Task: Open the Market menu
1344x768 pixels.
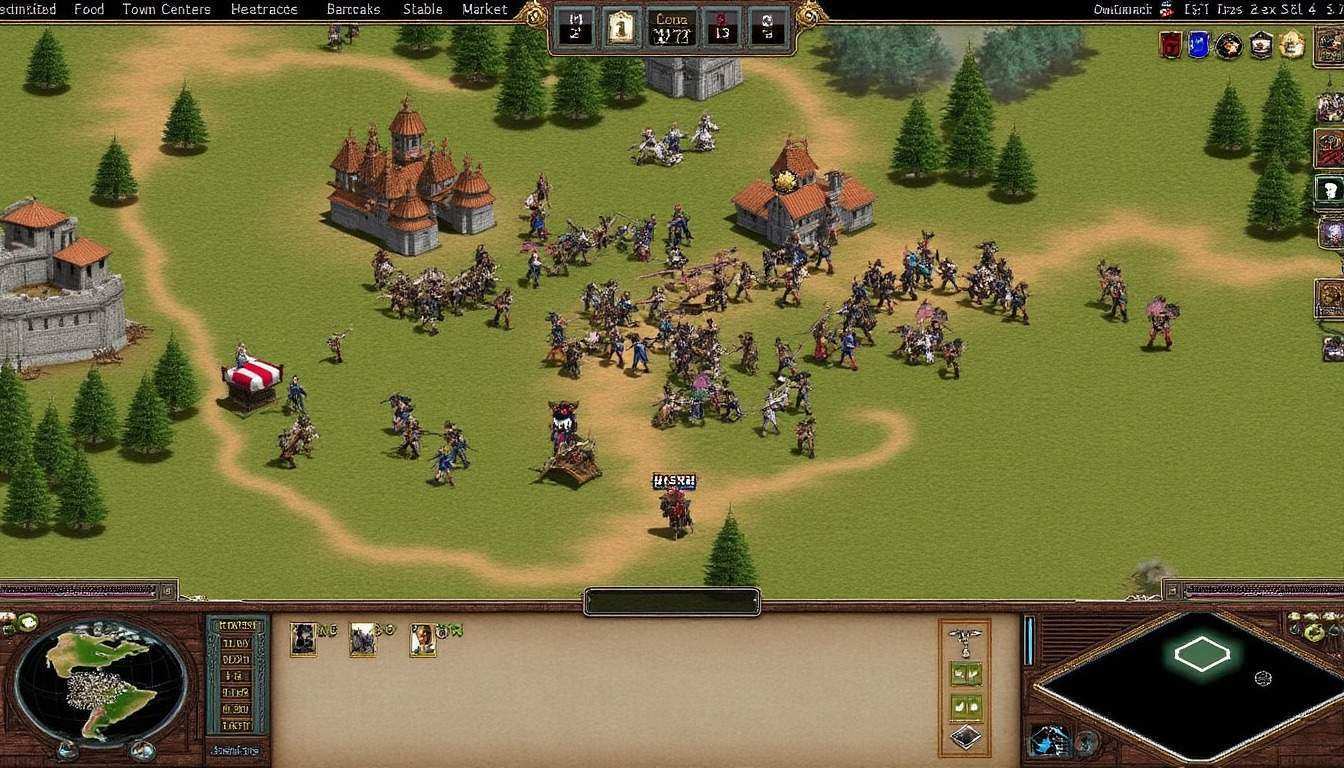Action: pos(483,9)
